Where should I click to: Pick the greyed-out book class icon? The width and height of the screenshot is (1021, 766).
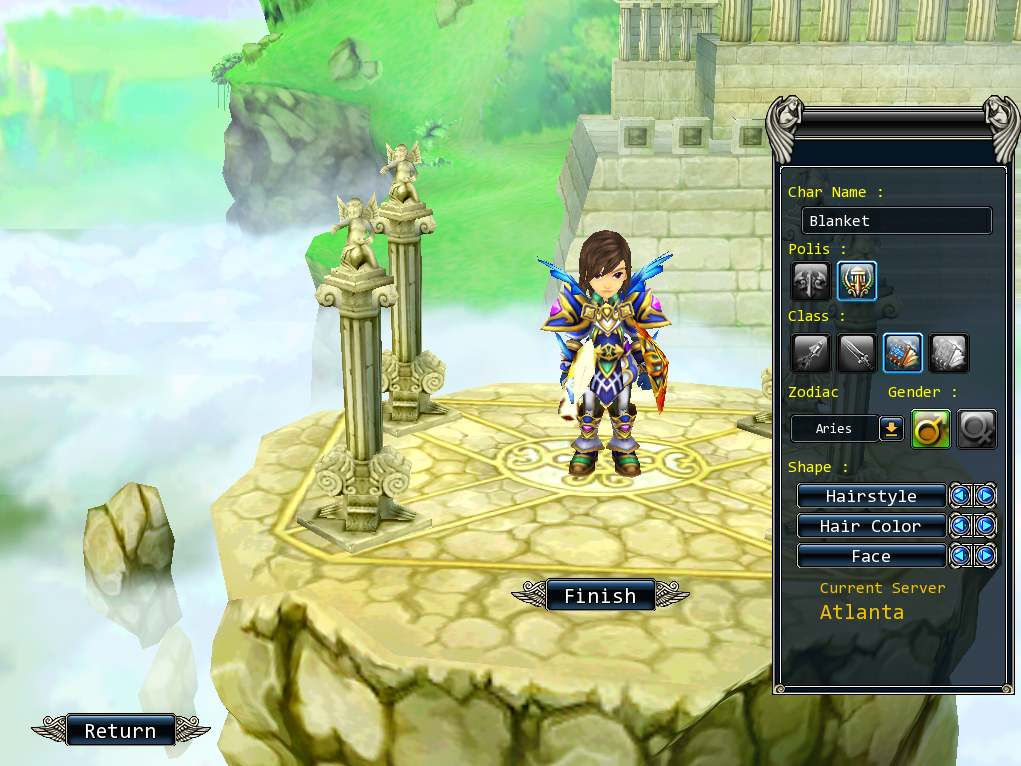[949, 353]
